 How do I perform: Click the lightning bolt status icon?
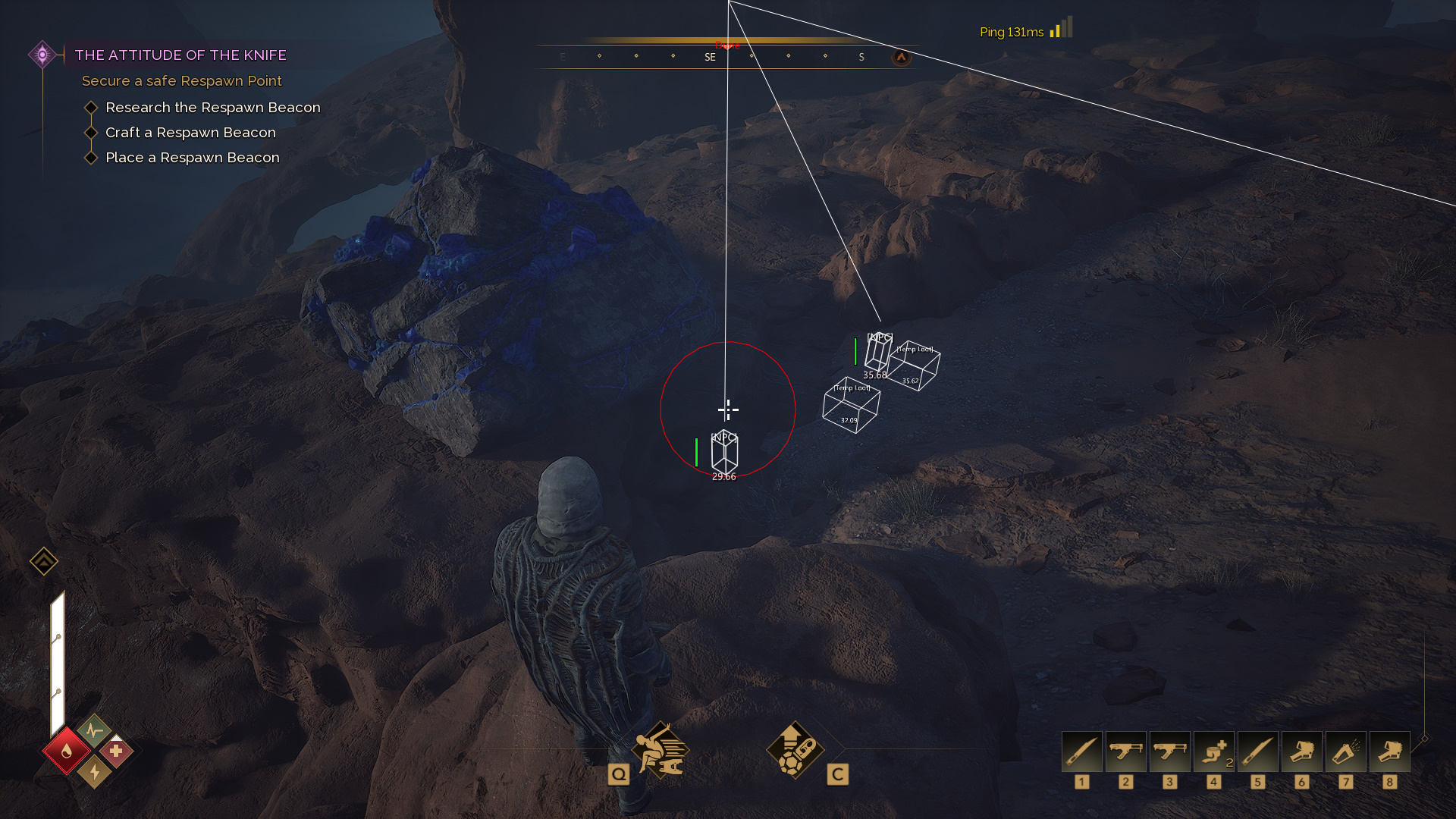point(95,772)
